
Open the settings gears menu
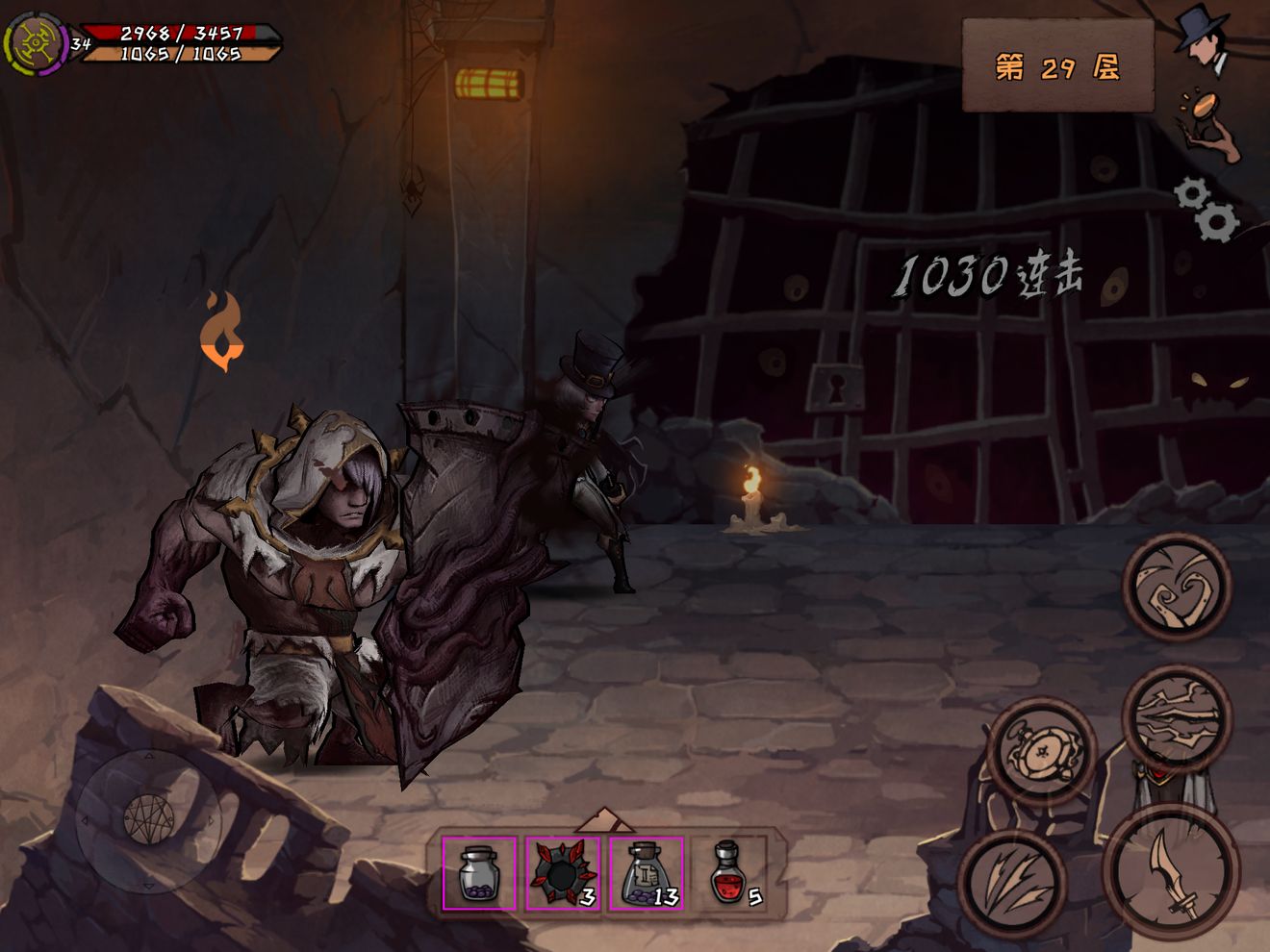pyautogui.click(x=1207, y=209)
